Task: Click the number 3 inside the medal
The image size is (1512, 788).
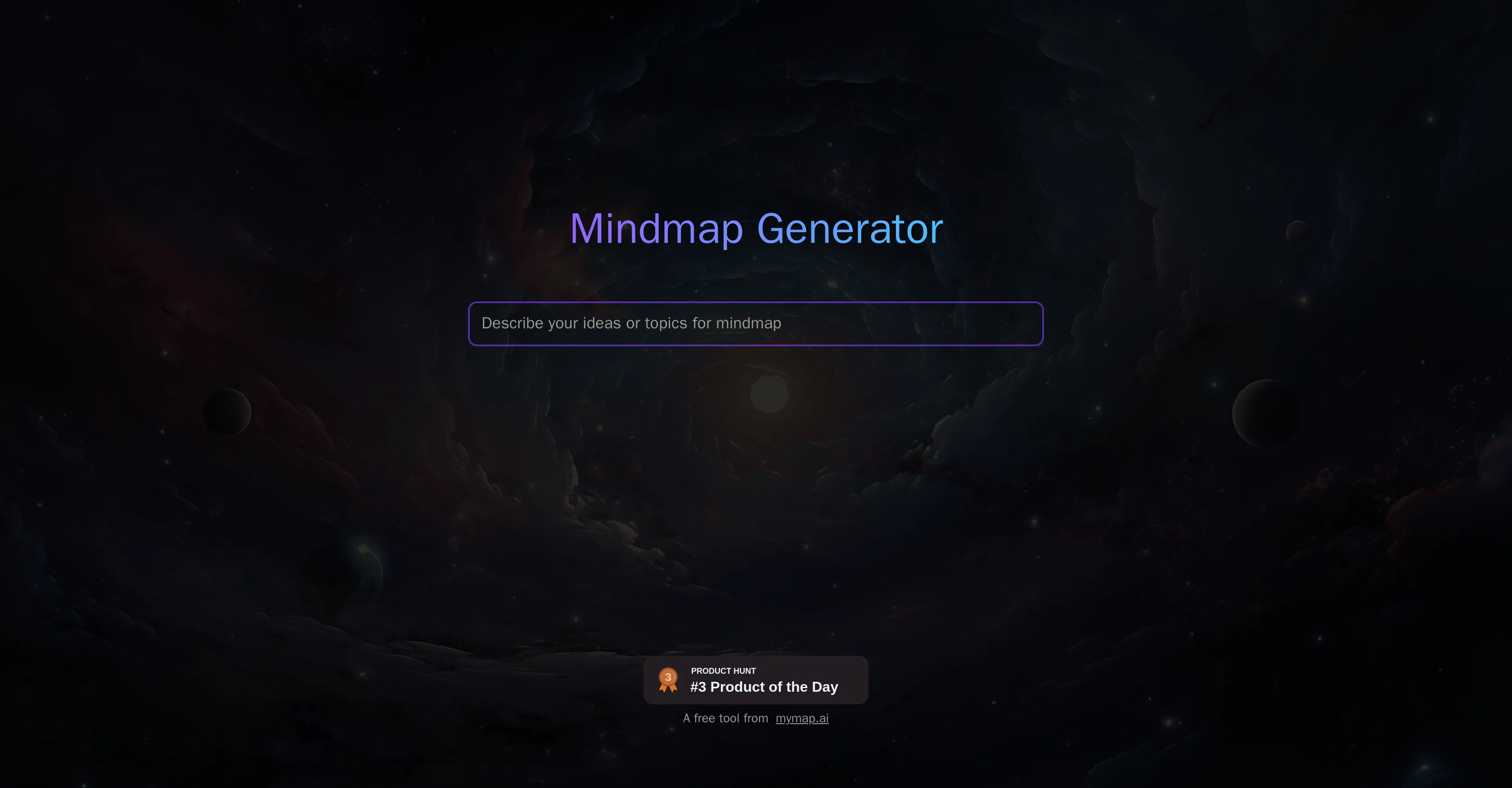Action: (x=669, y=676)
